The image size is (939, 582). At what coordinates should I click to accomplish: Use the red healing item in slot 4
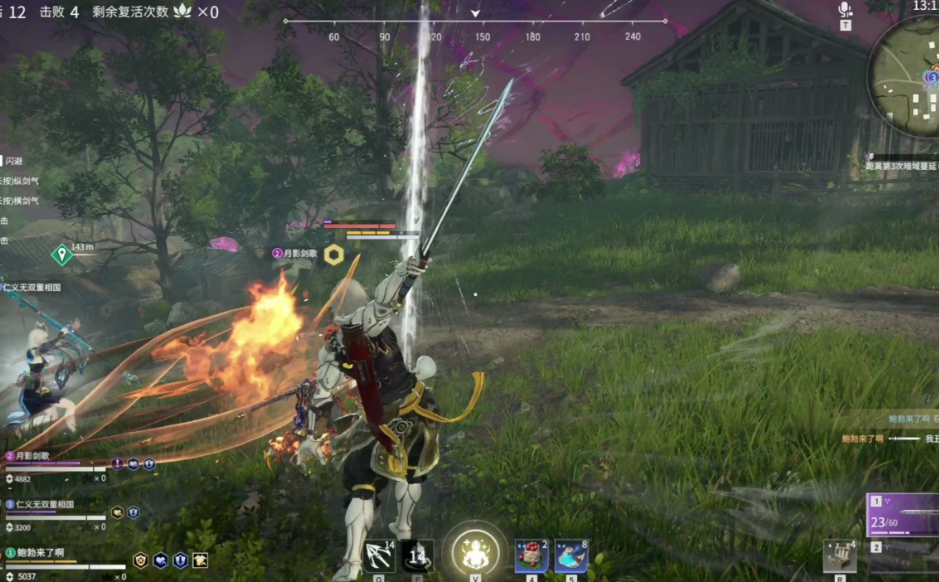click(x=530, y=555)
